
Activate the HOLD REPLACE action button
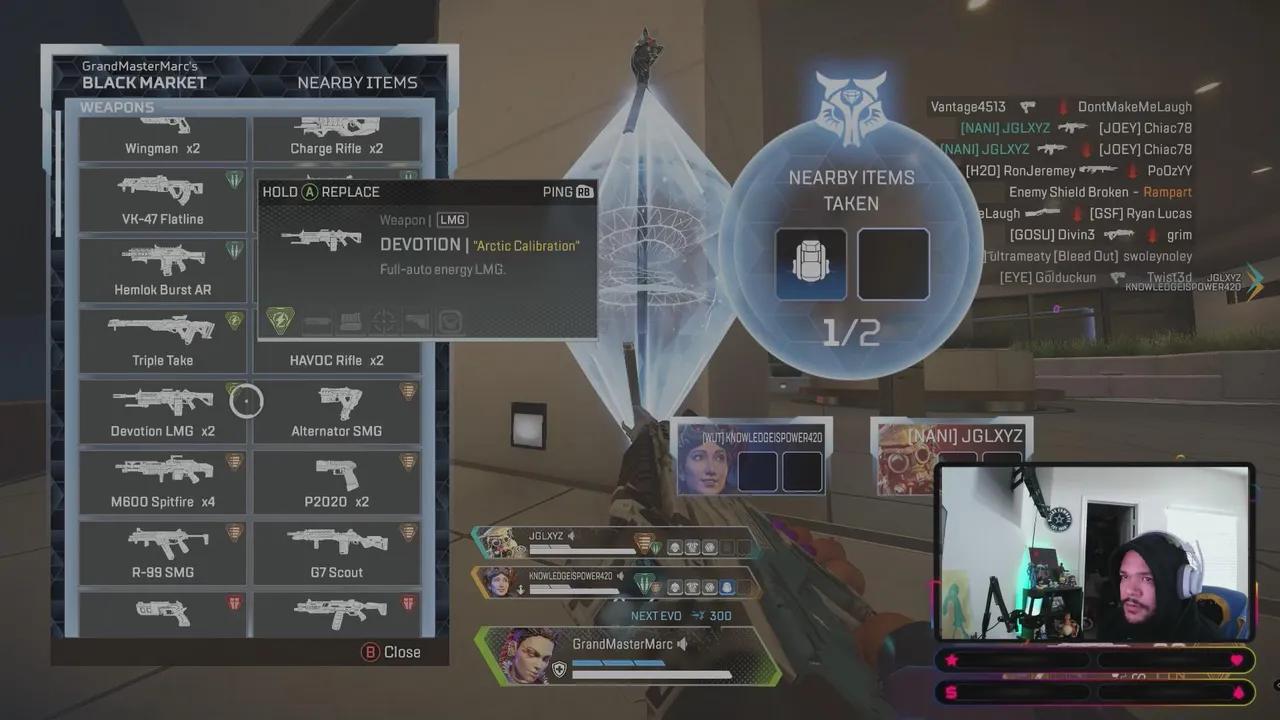(x=320, y=191)
